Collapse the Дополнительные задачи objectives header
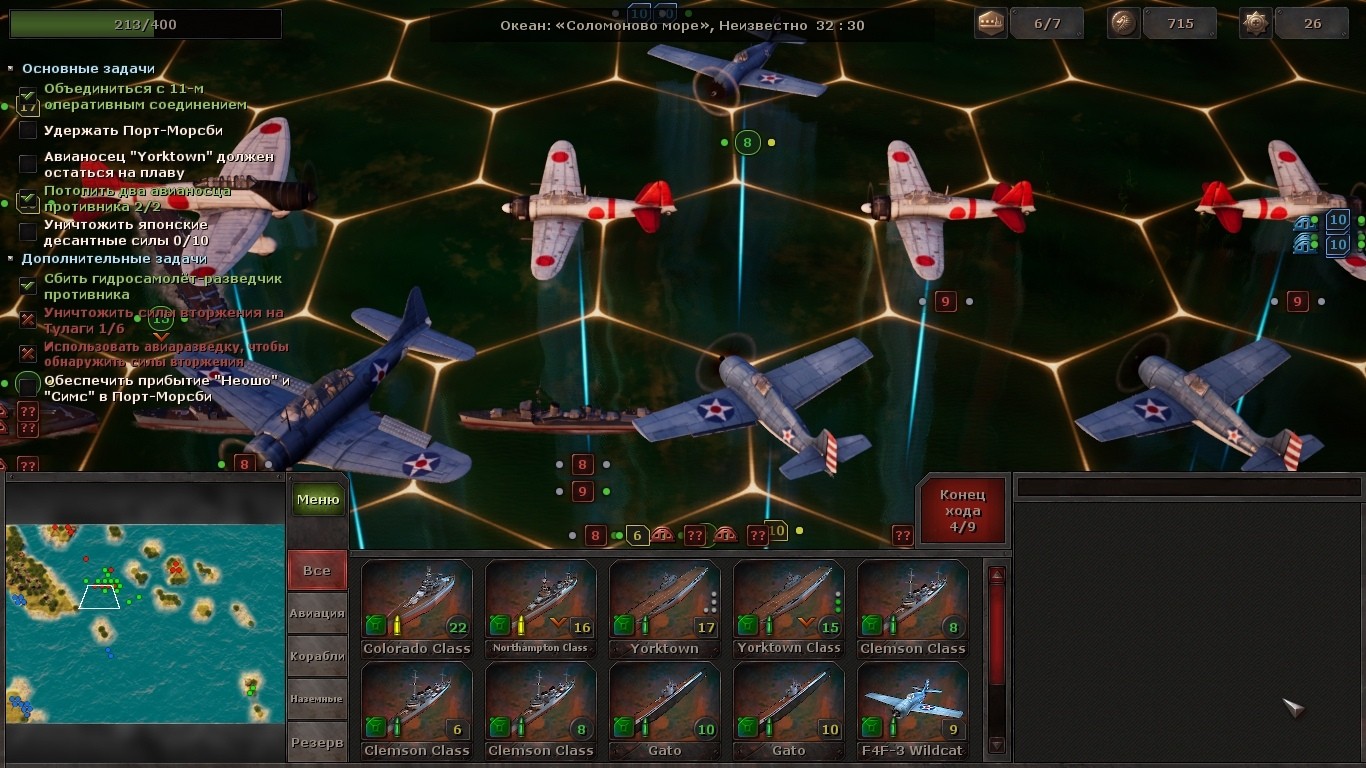This screenshot has width=1366, height=768. tap(114, 259)
